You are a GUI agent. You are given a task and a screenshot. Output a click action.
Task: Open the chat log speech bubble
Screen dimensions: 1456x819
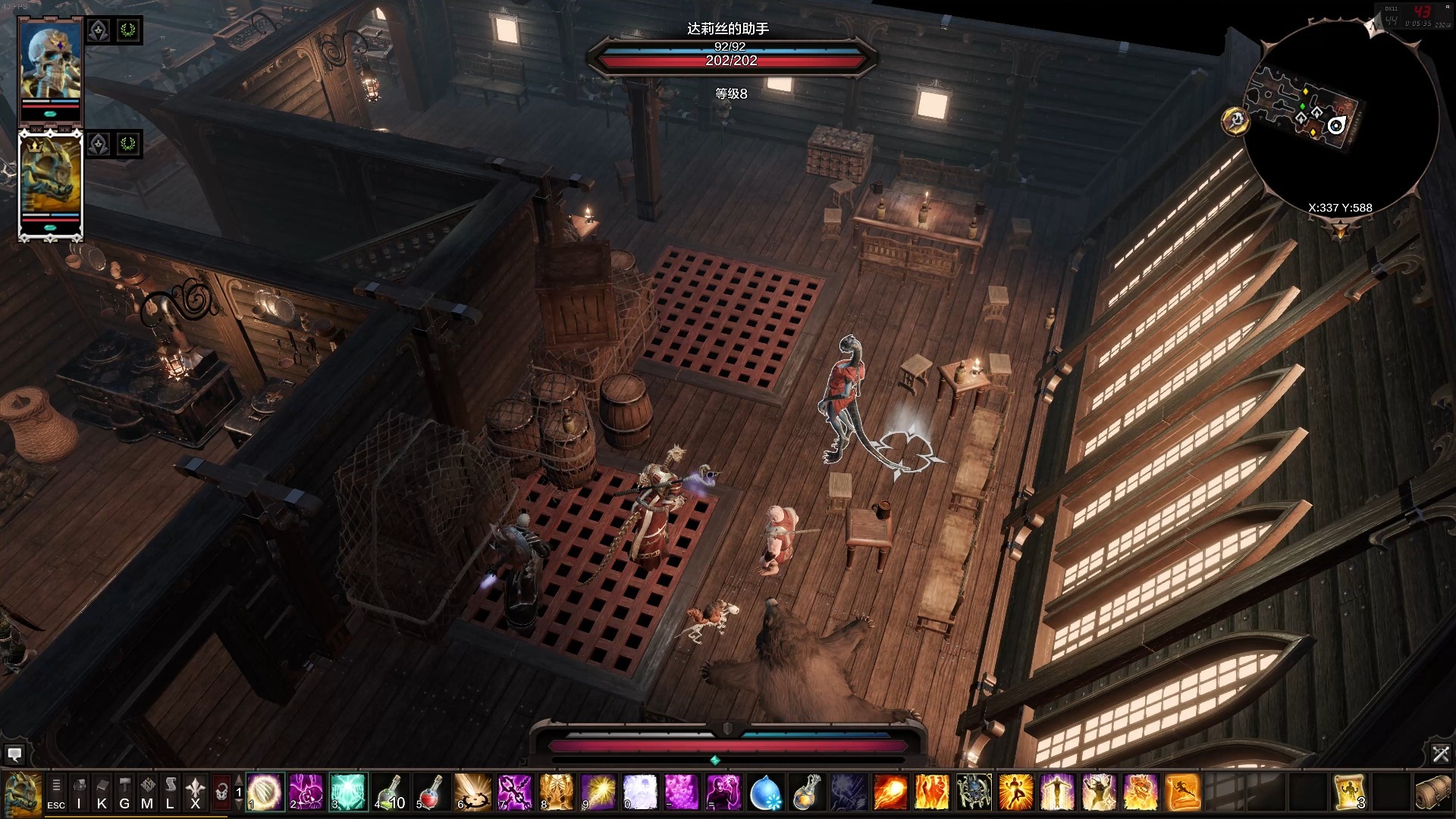(x=14, y=754)
